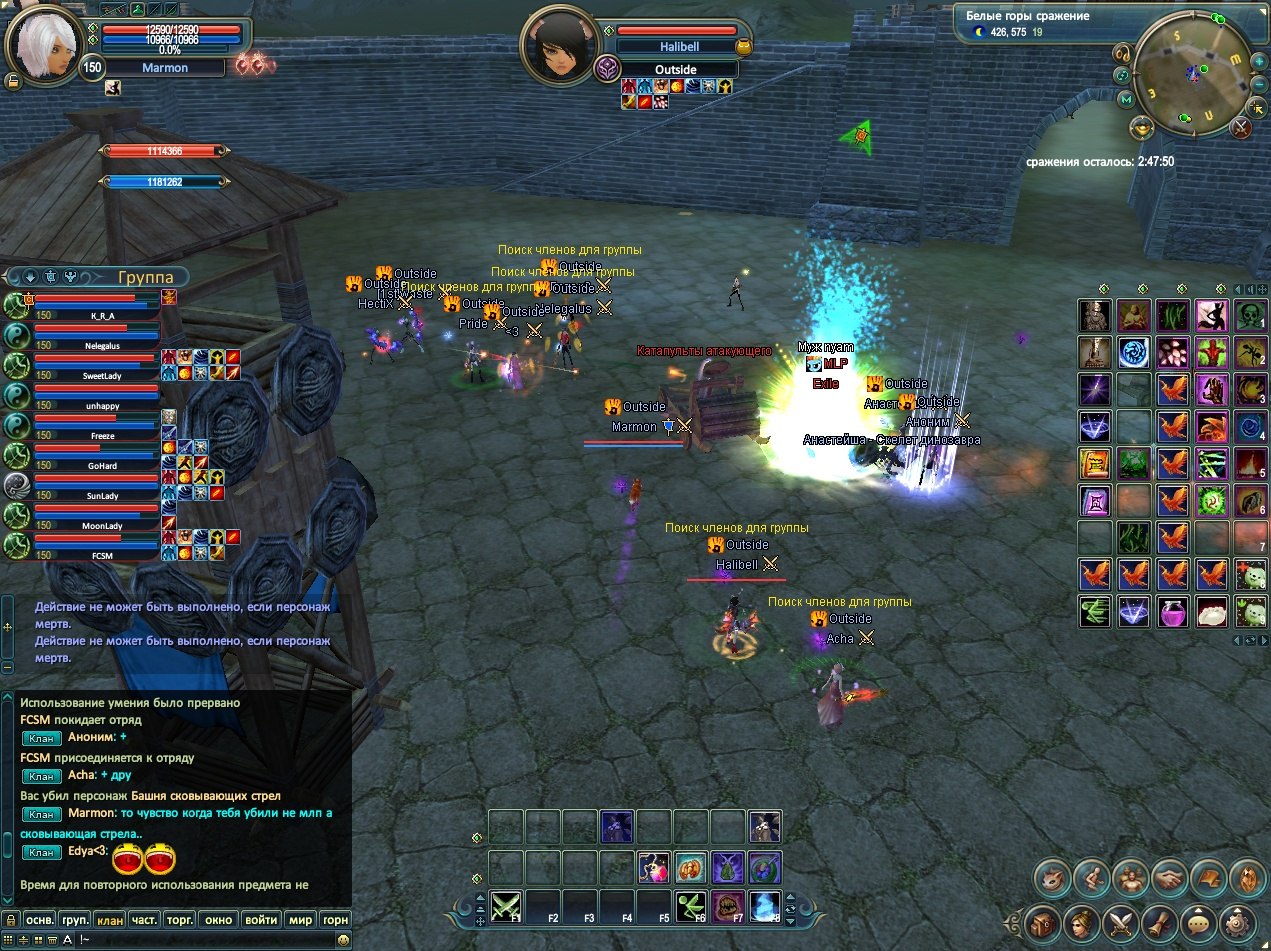Zoom out the minimap with minus button
Screen dimensions: 1271x951
pyautogui.click(x=1261, y=85)
